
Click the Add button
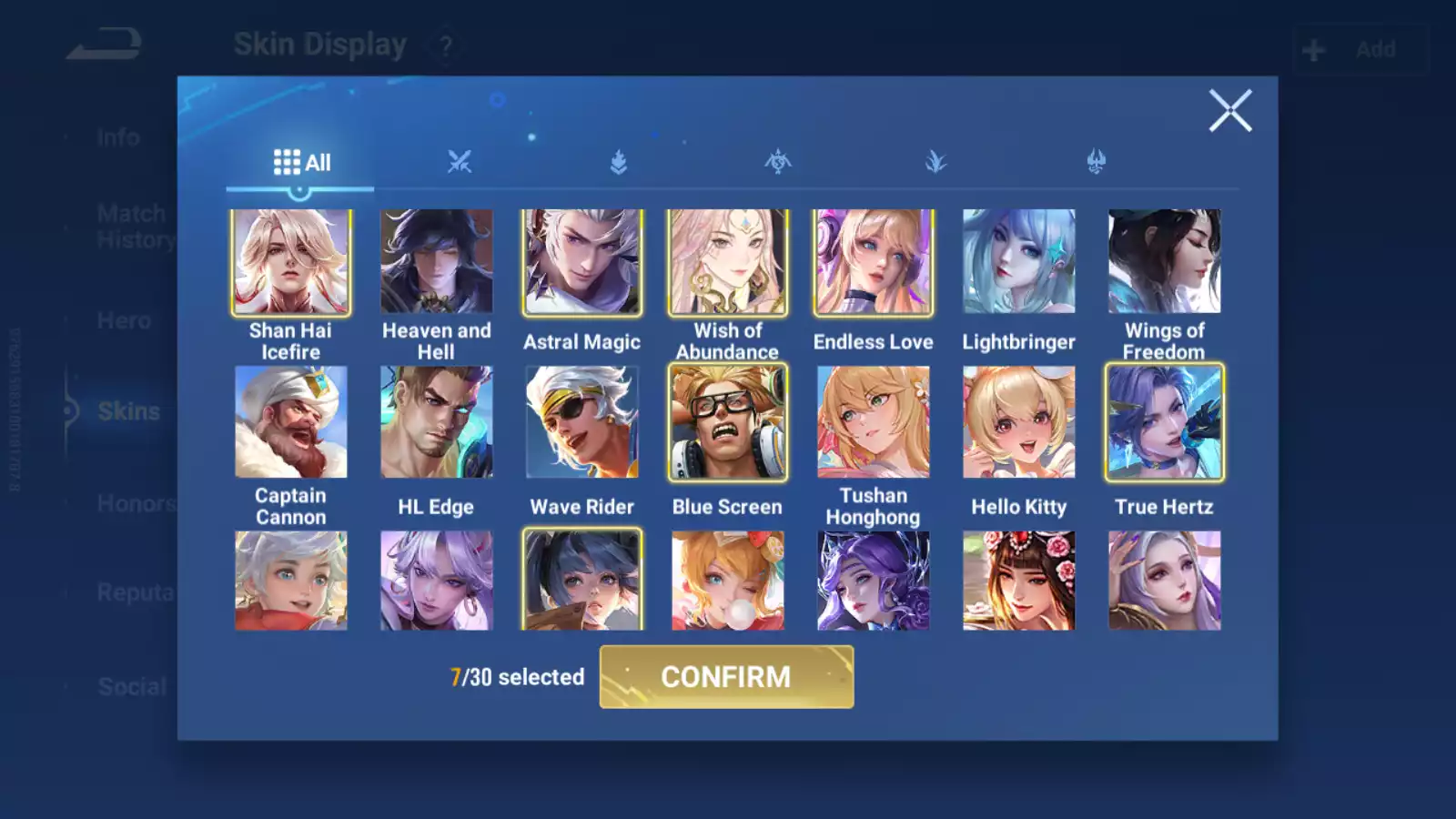pyautogui.click(x=1360, y=49)
